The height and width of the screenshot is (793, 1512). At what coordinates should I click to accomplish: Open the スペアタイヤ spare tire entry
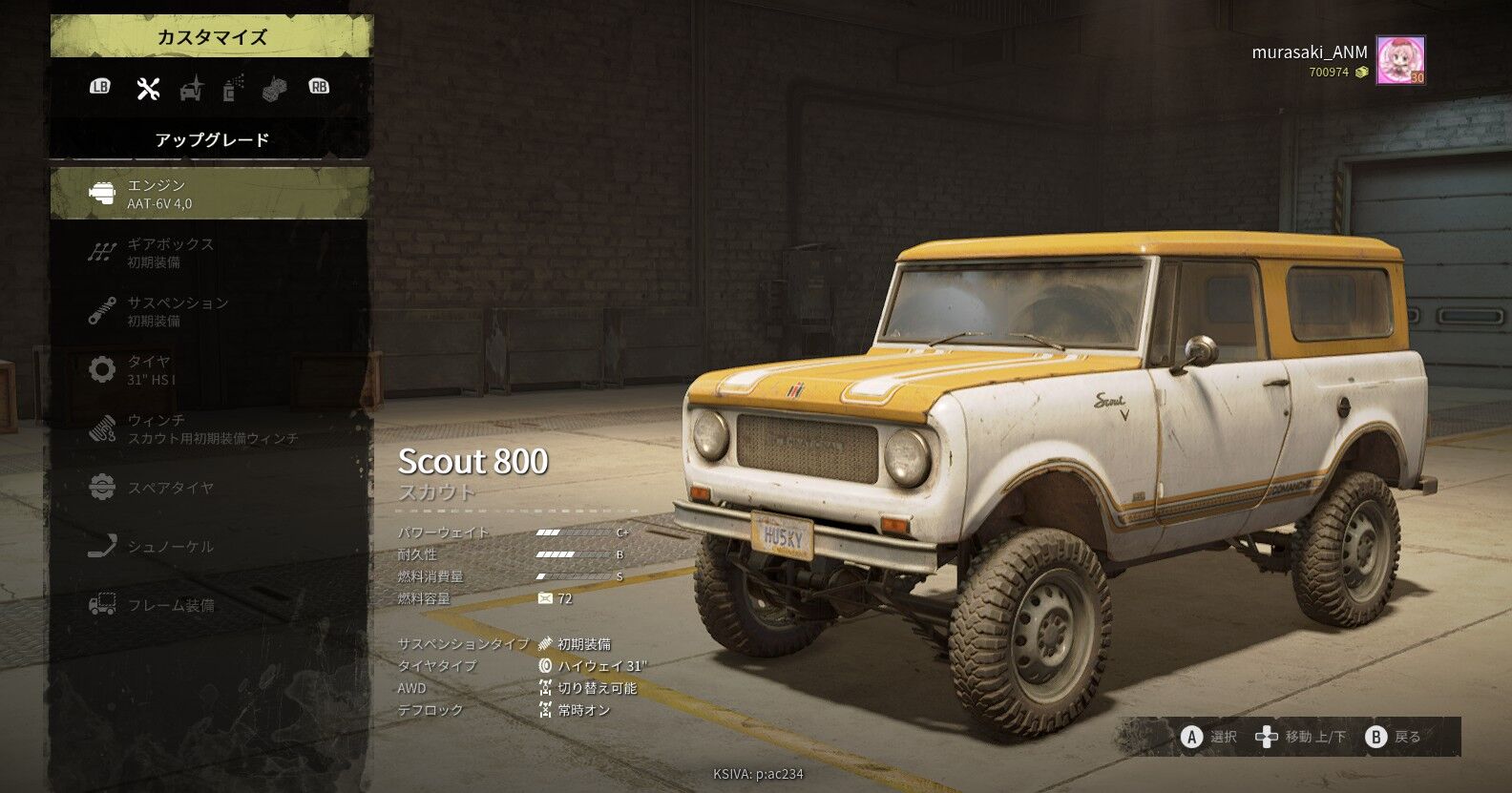(x=210, y=488)
